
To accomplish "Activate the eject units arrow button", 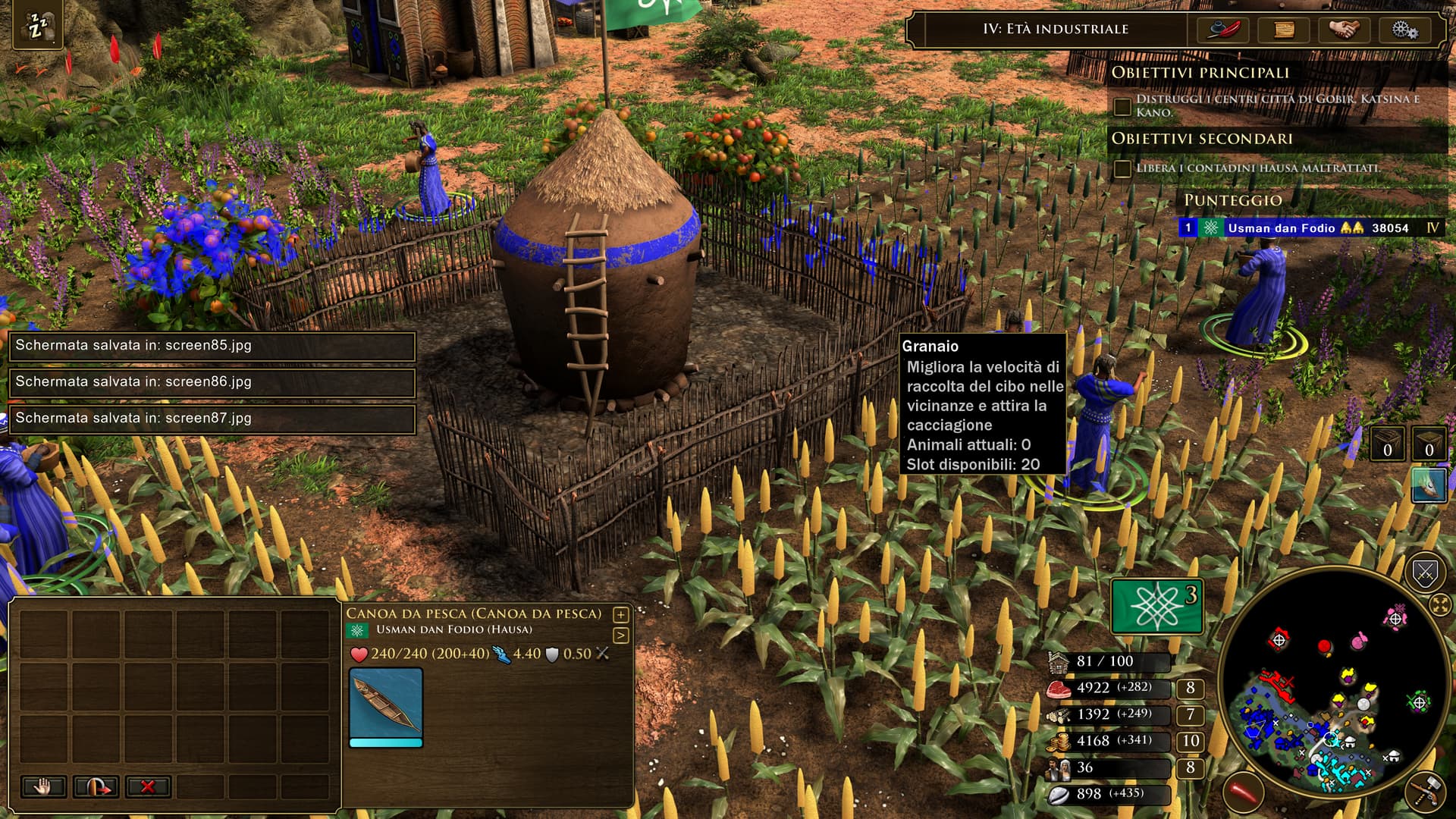I will pyautogui.click(x=96, y=786).
